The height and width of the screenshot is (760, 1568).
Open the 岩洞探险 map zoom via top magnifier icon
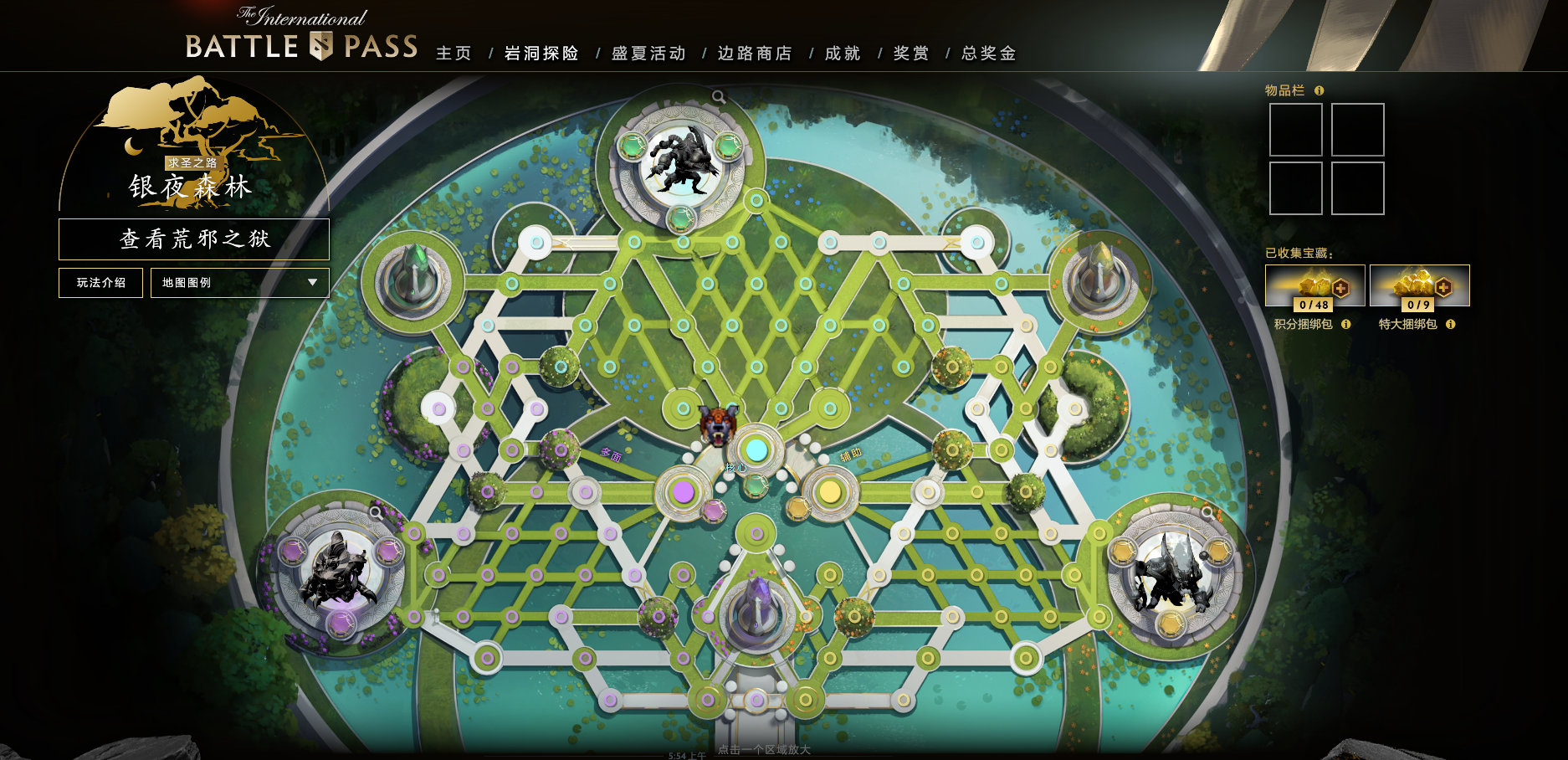(x=718, y=96)
